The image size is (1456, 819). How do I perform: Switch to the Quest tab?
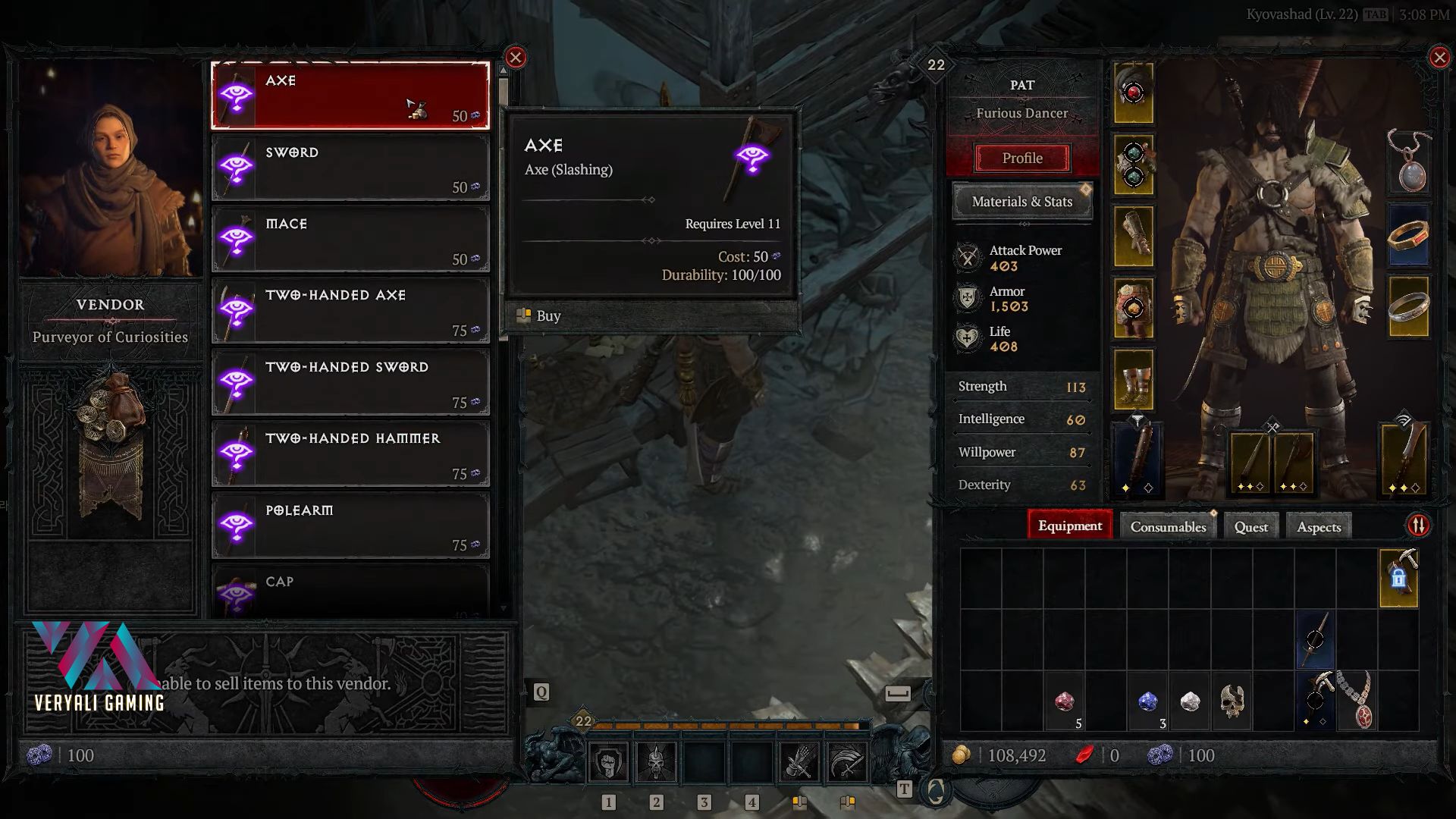click(x=1250, y=527)
